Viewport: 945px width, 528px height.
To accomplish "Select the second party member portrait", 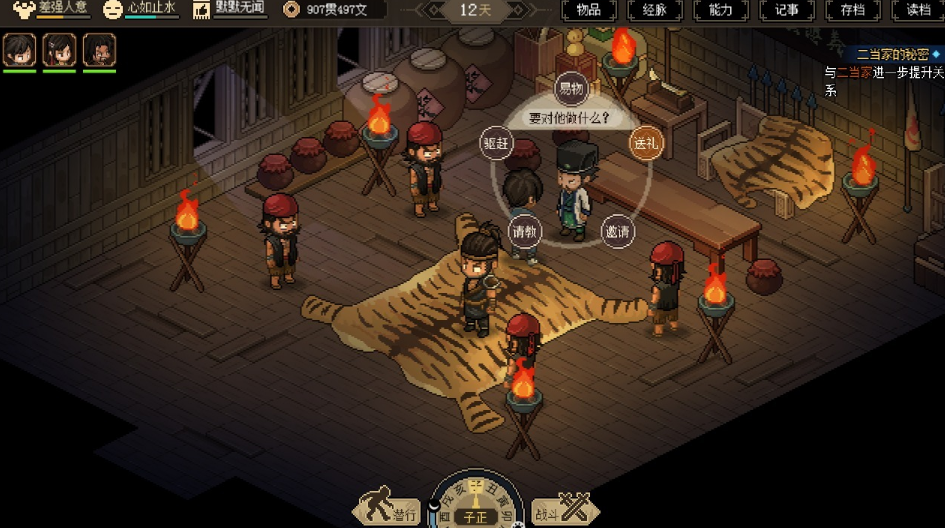I will (x=59, y=49).
